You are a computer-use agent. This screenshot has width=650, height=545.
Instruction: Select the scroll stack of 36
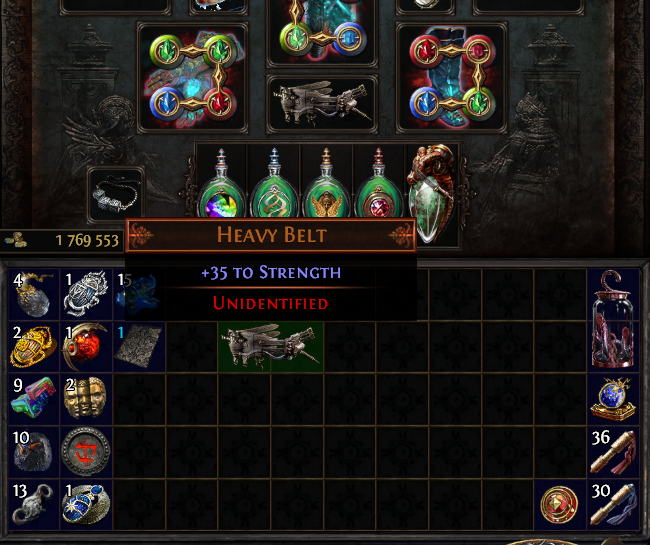[612, 451]
